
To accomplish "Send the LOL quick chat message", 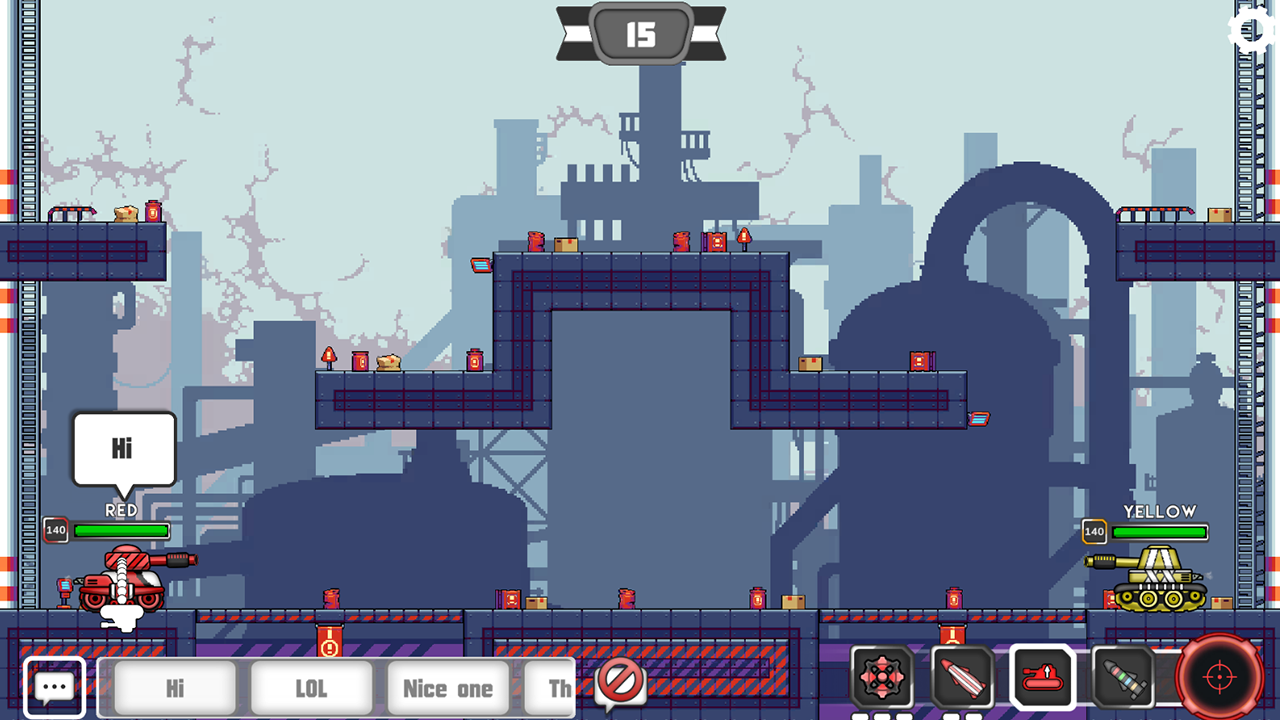I will coord(311,688).
